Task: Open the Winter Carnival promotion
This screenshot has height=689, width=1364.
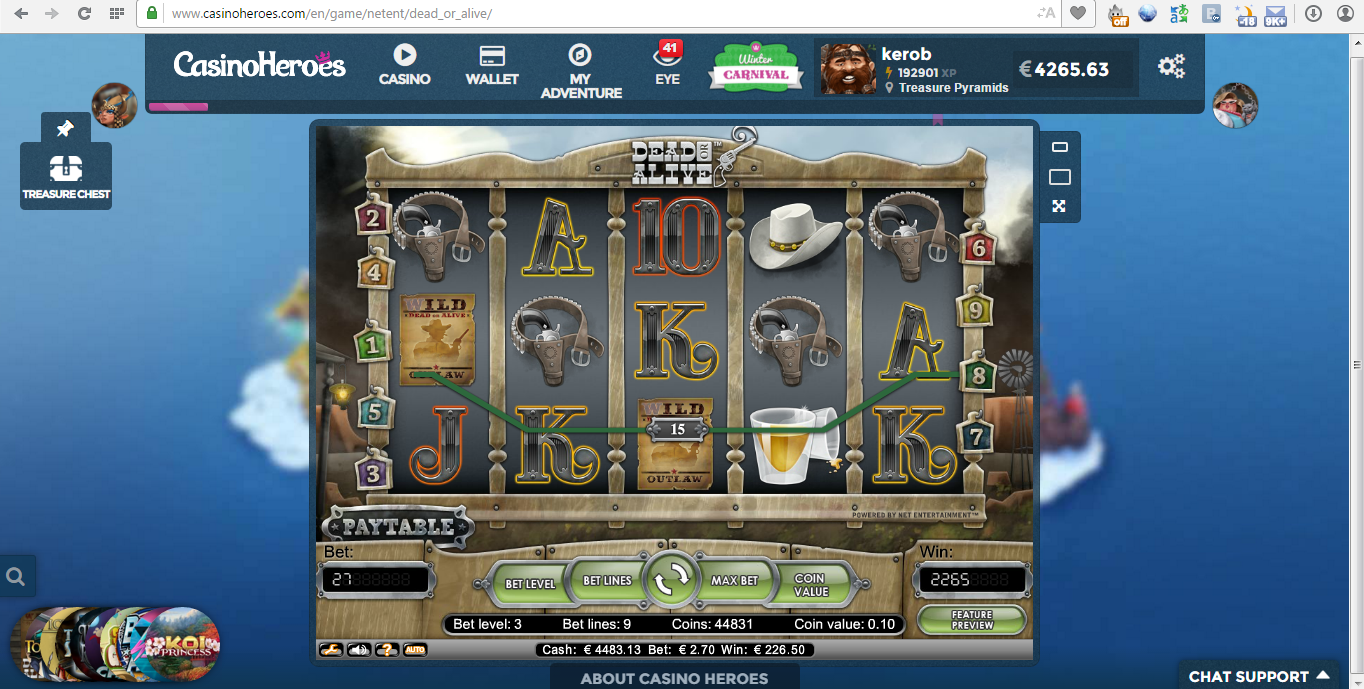Action: [x=756, y=68]
